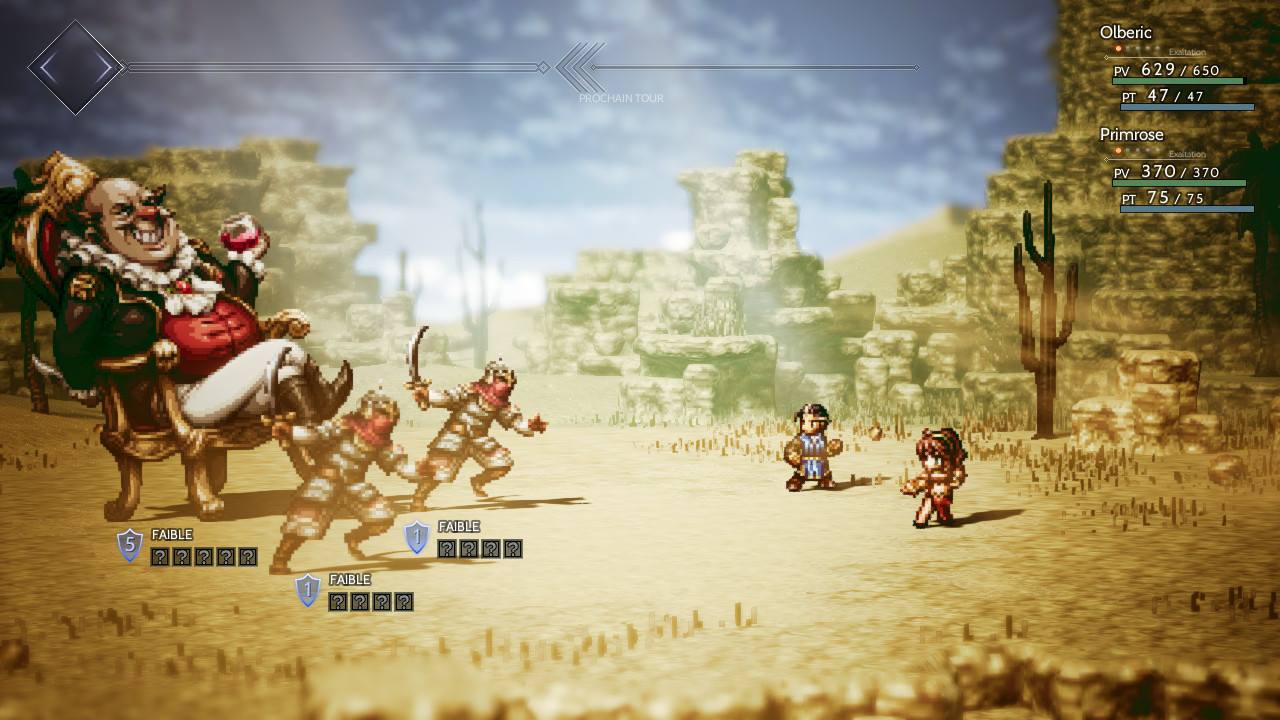This screenshot has height=720, width=1280.
Task: Click the Prochain Tour chevron marker
Action: pos(581,68)
